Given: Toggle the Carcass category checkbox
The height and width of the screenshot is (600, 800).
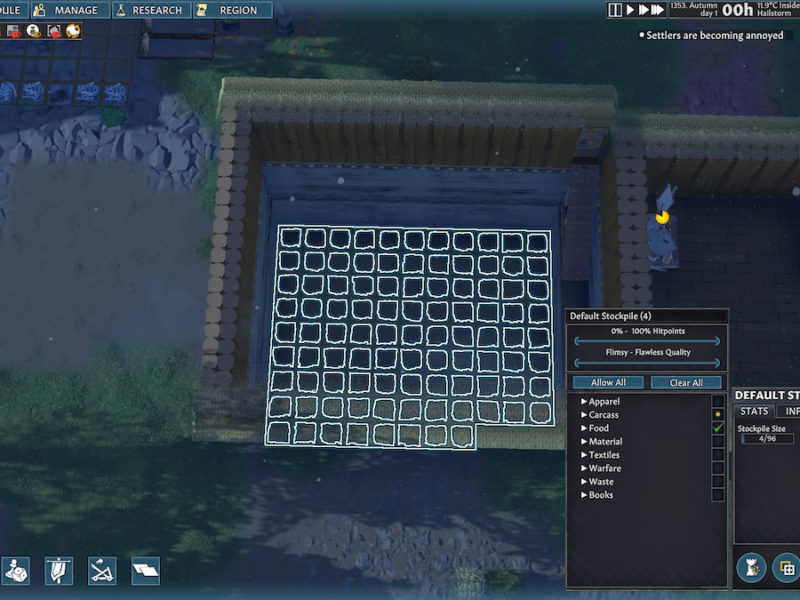Looking at the screenshot, I should tap(717, 414).
